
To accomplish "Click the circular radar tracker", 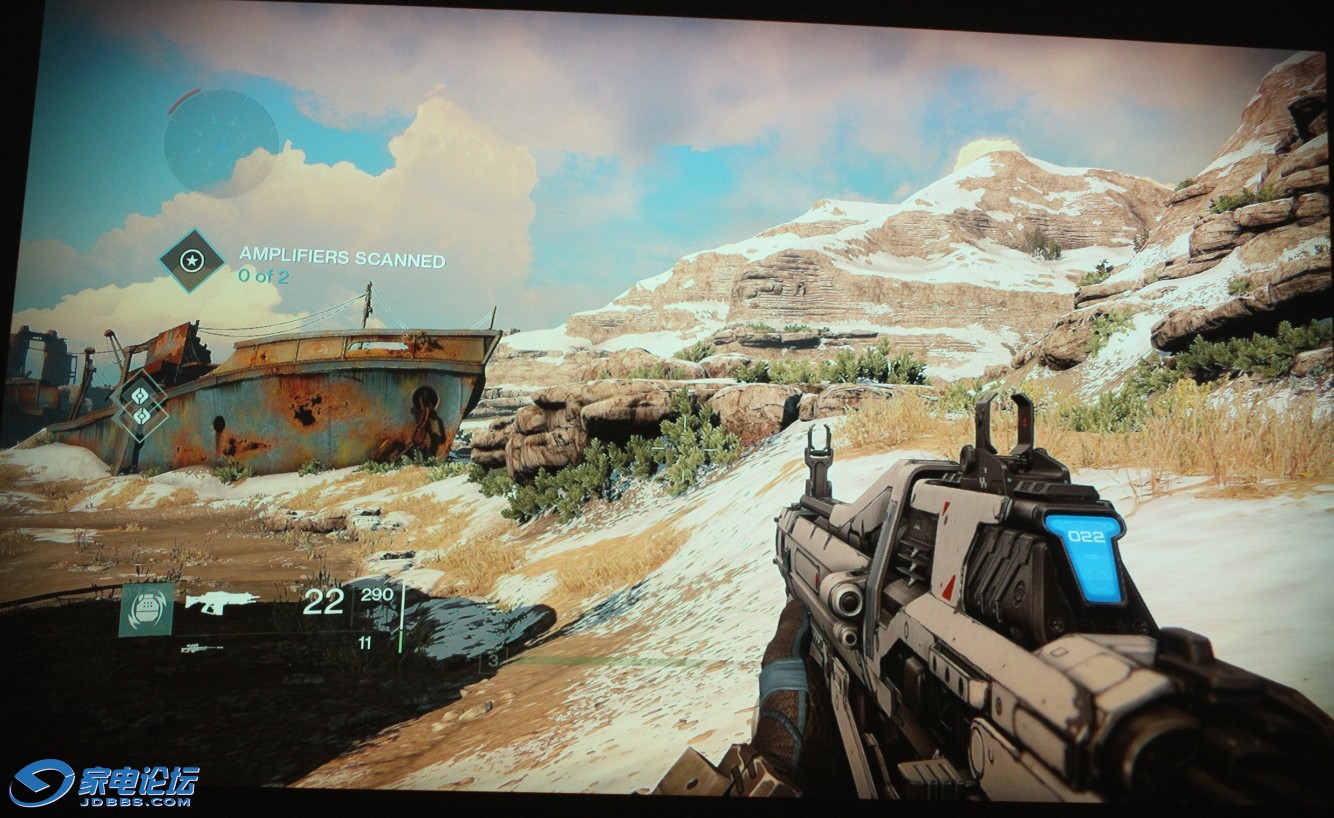I will (221, 141).
